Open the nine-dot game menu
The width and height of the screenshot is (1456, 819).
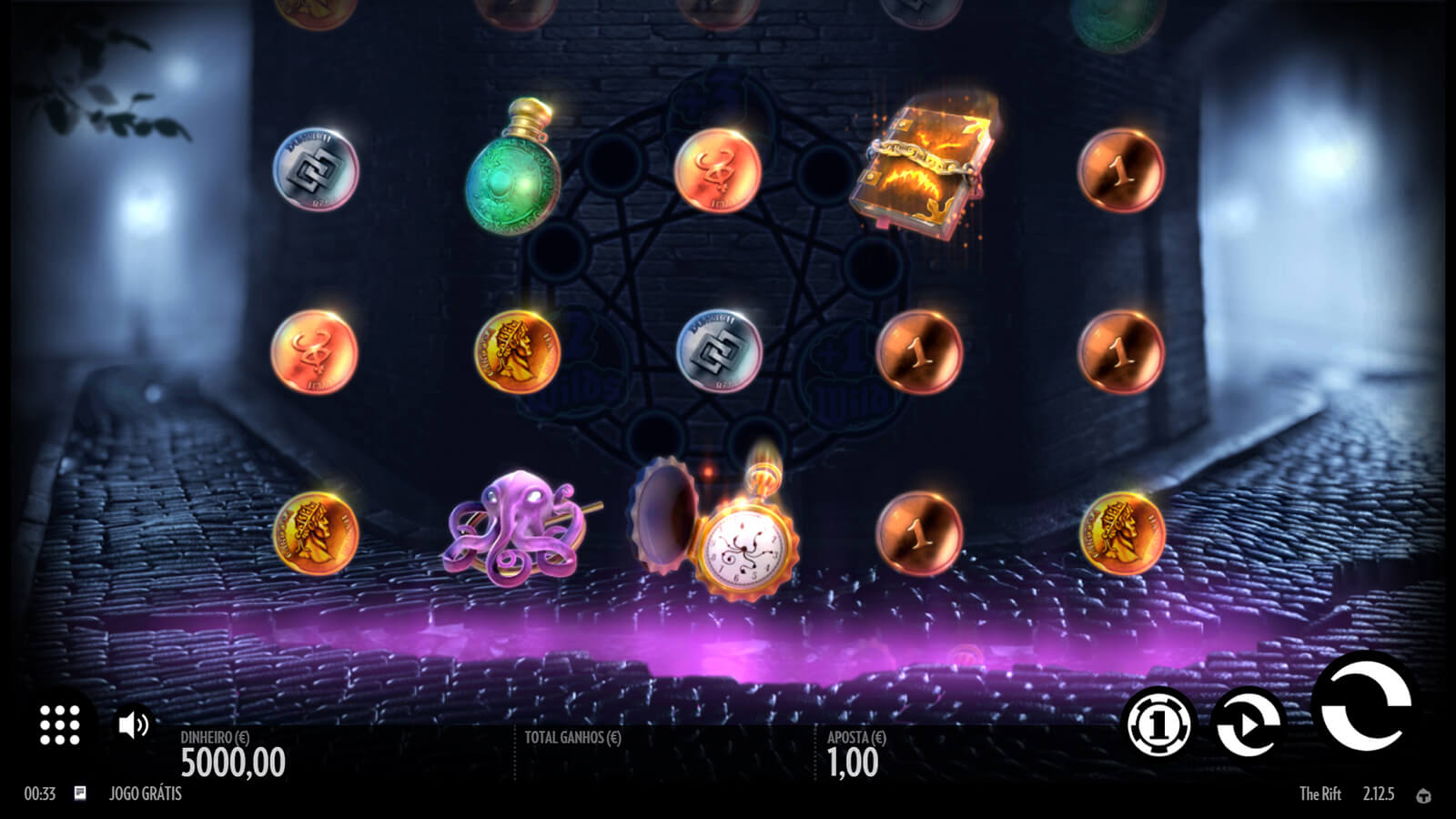pos(60,725)
